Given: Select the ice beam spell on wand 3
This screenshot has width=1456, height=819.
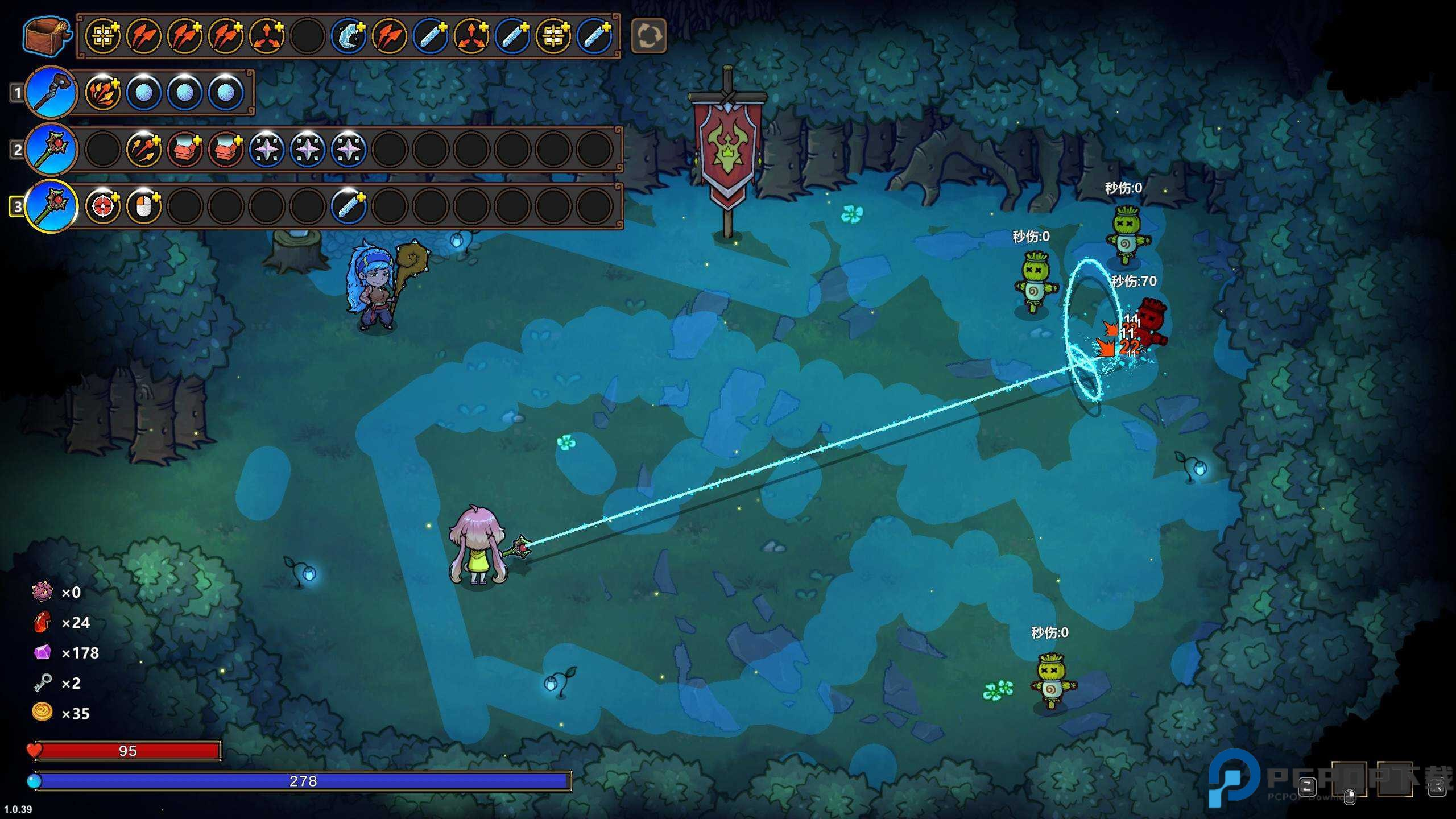Looking at the screenshot, I should tap(348, 206).
